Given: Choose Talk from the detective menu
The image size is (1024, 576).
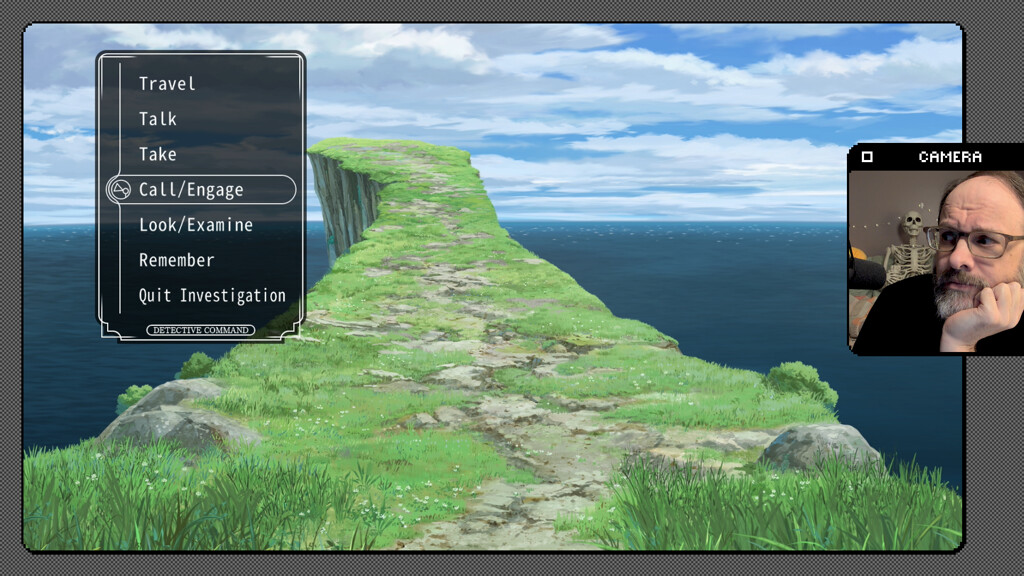Looking at the screenshot, I should 158,119.
